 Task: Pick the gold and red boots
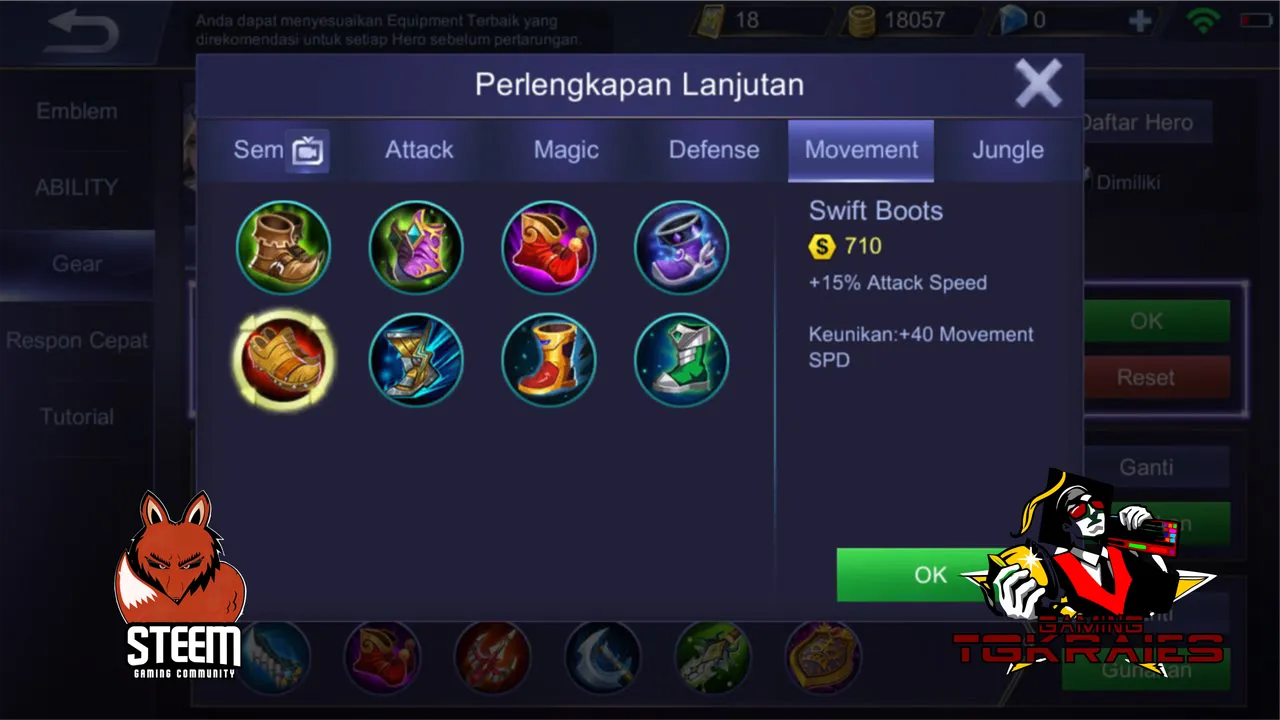(548, 360)
